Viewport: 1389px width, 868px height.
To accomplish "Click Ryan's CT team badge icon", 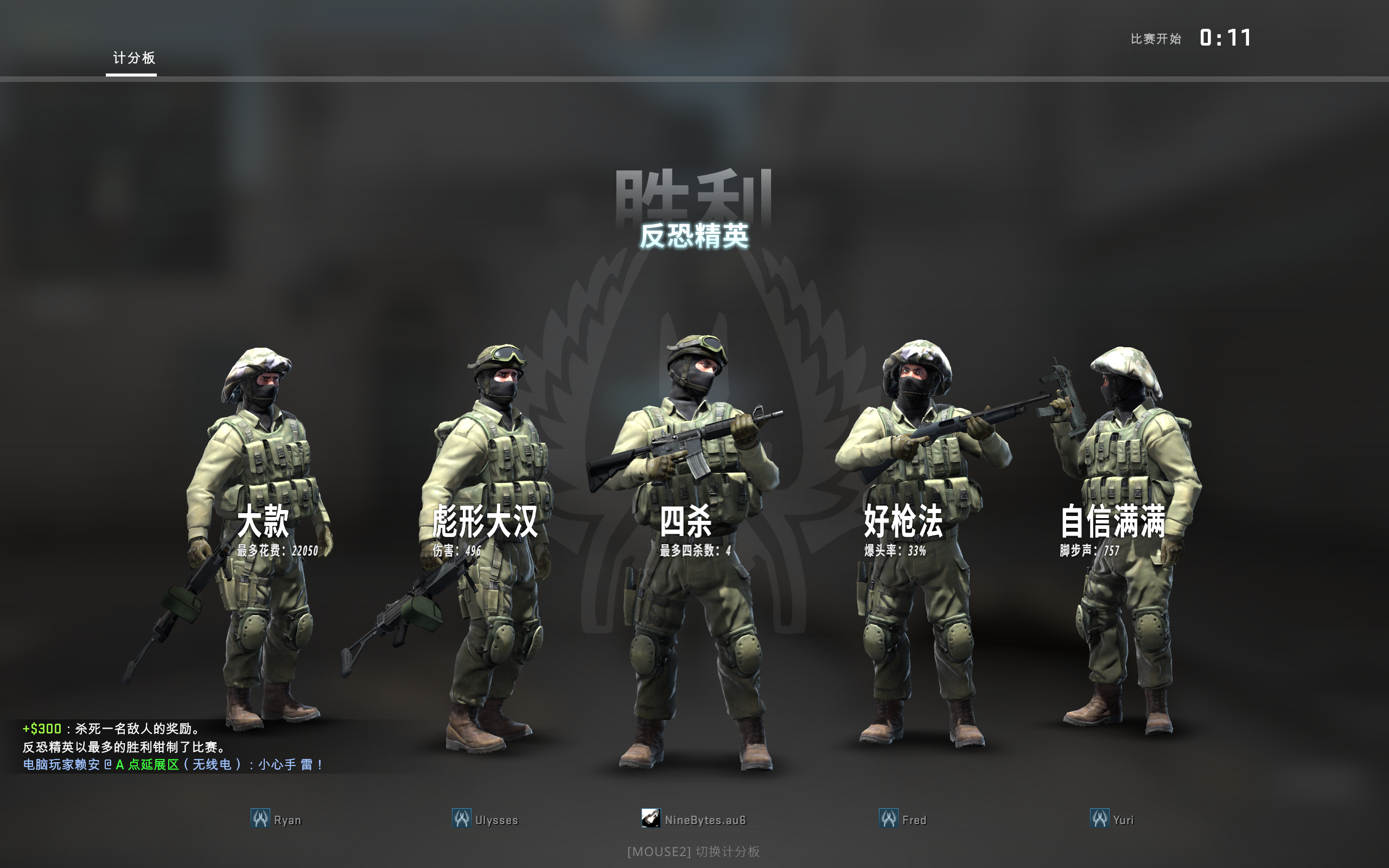I will pyautogui.click(x=259, y=819).
